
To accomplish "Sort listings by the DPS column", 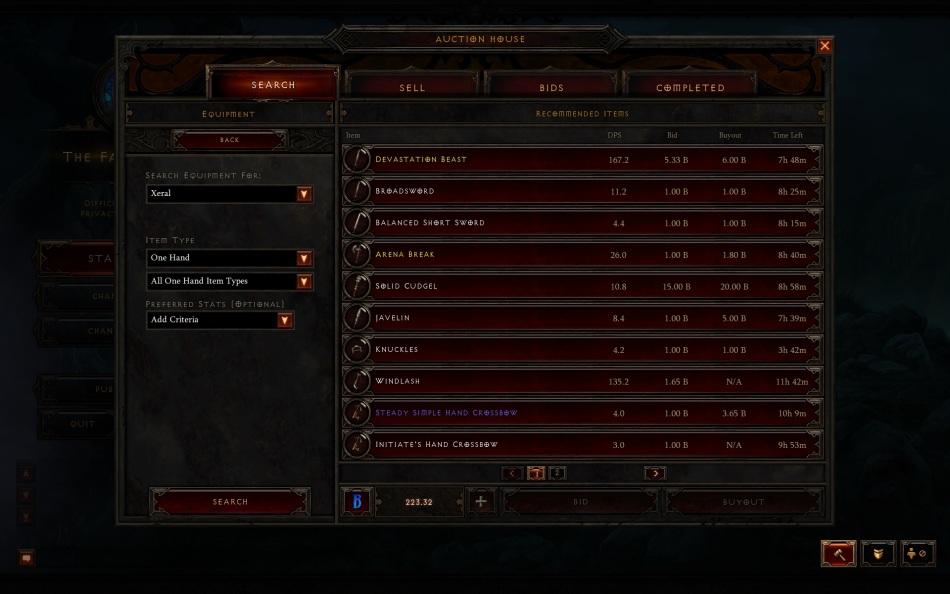I will (614, 135).
